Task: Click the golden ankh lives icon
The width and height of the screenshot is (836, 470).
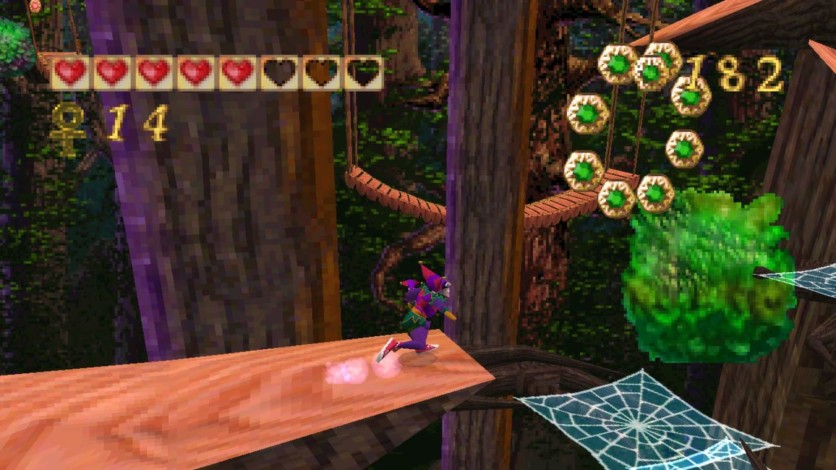Action: coord(67,126)
